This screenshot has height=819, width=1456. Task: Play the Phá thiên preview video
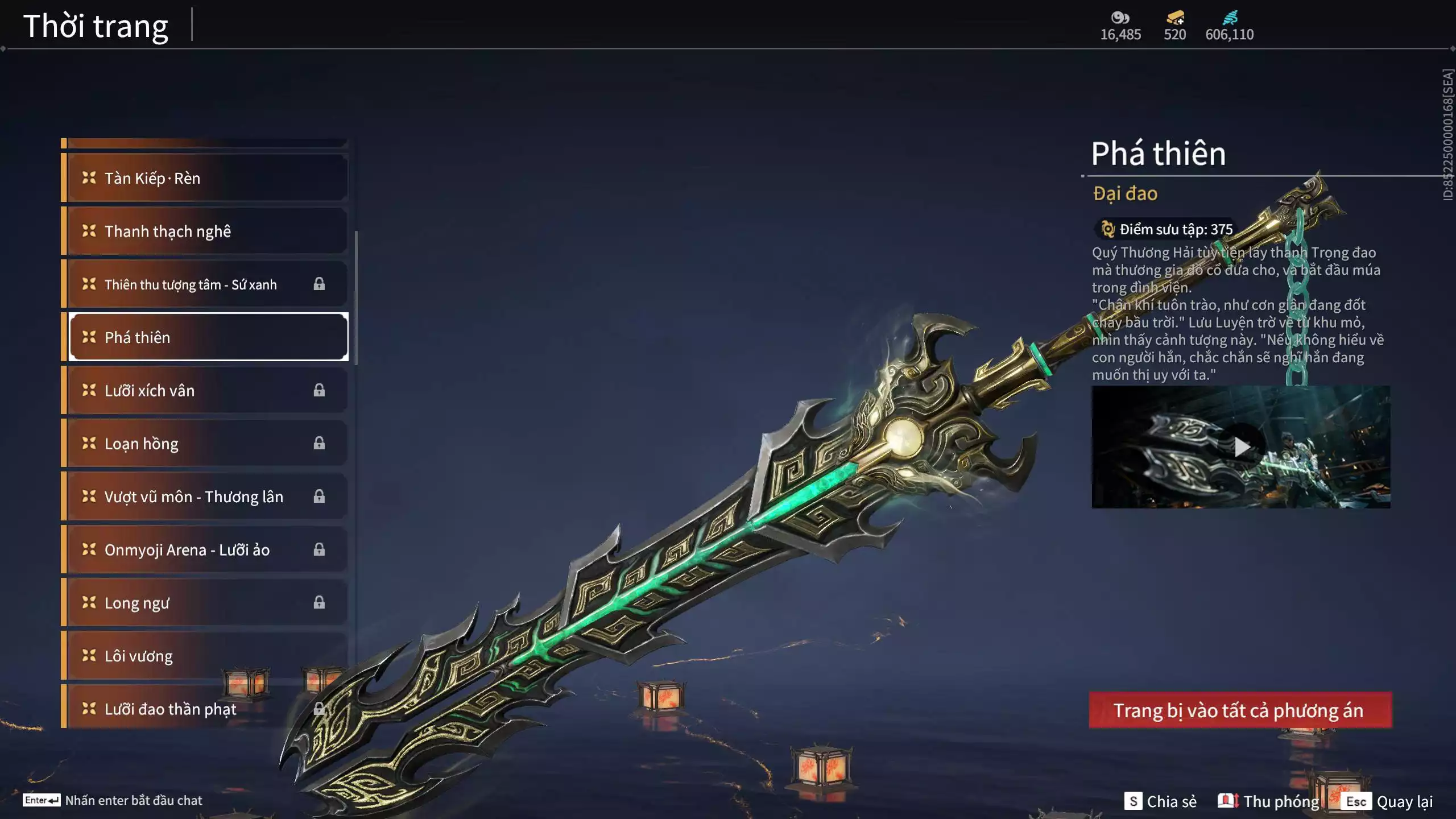pyautogui.click(x=1241, y=447)
